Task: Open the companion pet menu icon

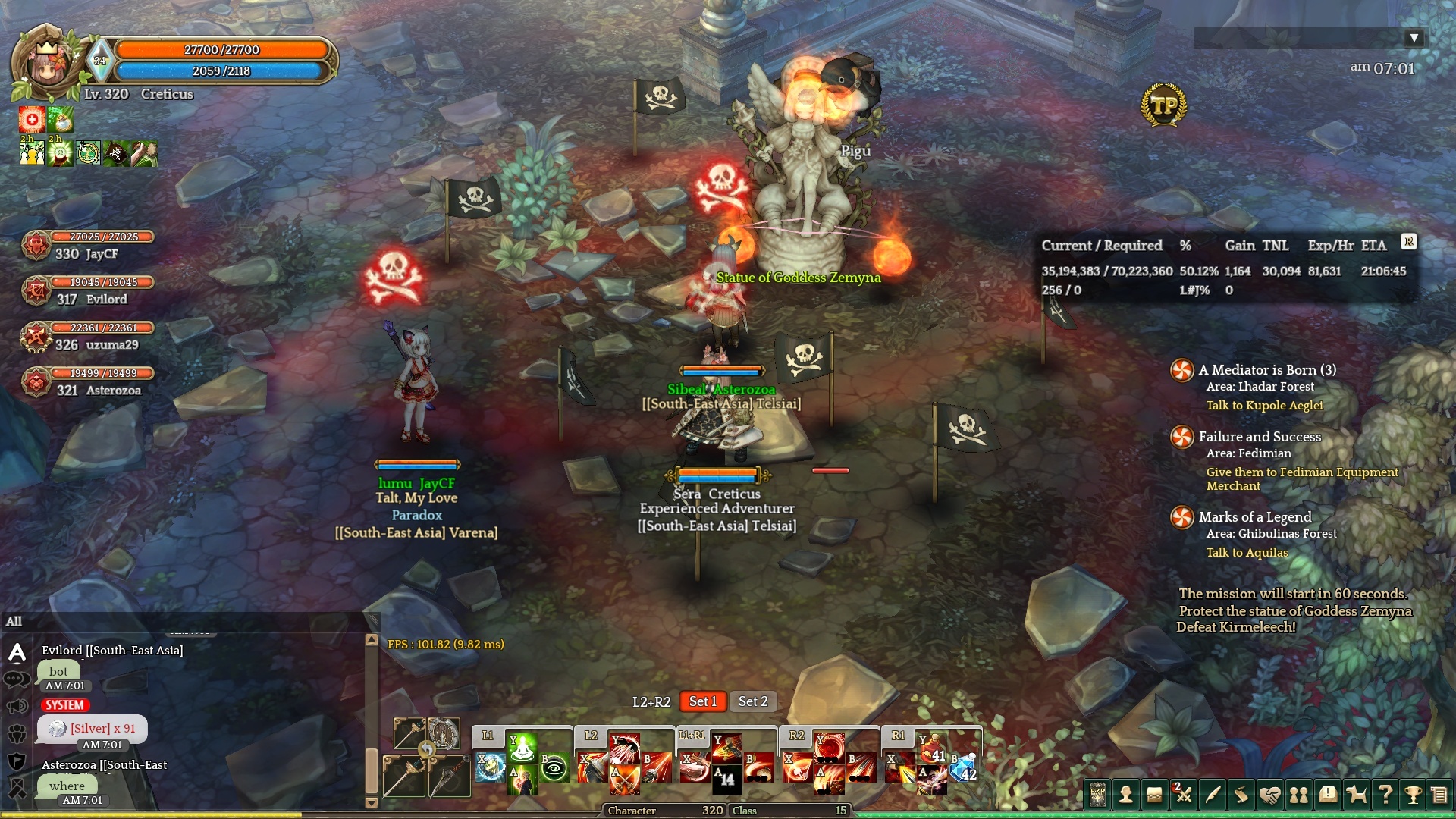Action: [1357, 795]
